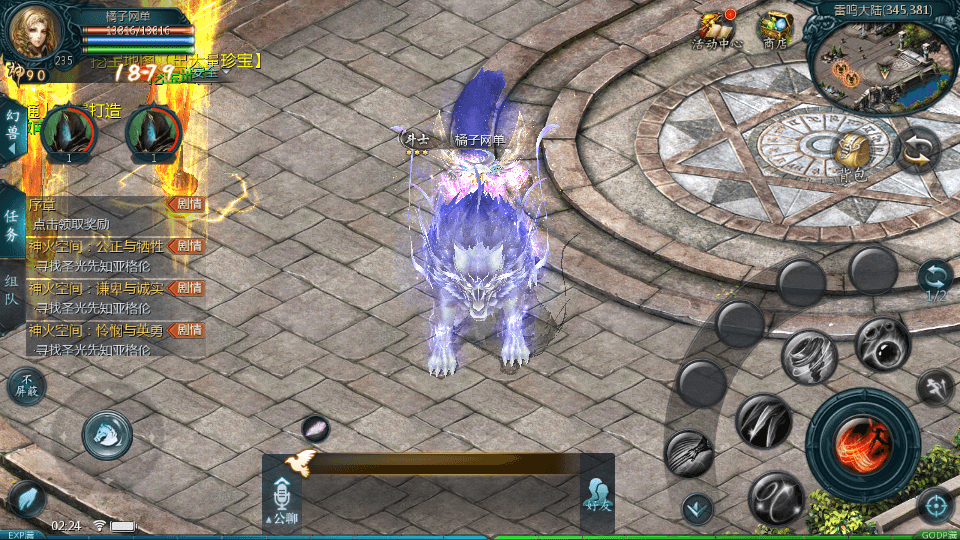Image resolution: width=960 pixels, height=540 pixels.
Task: Activate the crosshair target-lock button
Action: (936, 506)
